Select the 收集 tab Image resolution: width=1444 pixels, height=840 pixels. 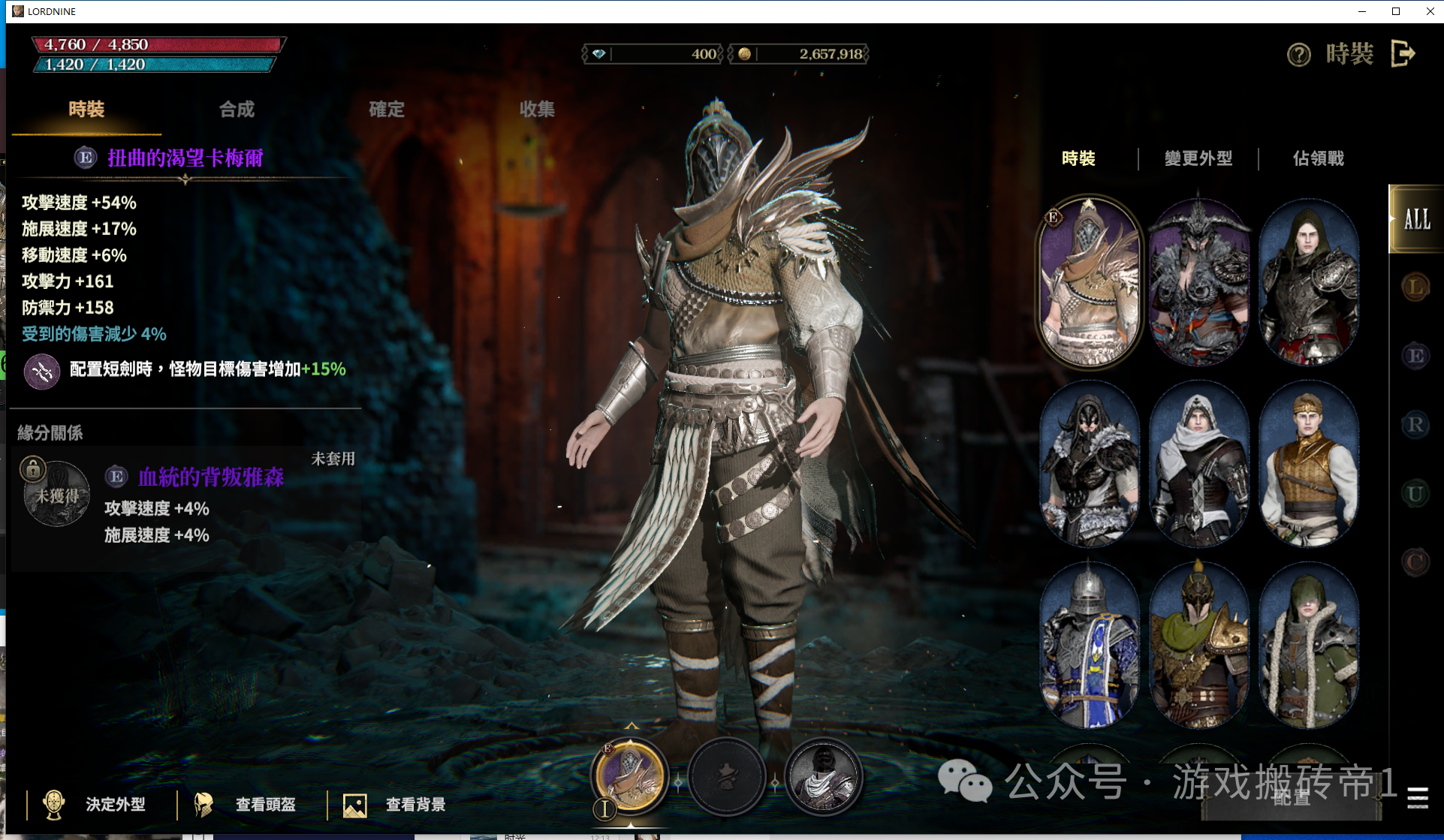(x=537, y=110)
